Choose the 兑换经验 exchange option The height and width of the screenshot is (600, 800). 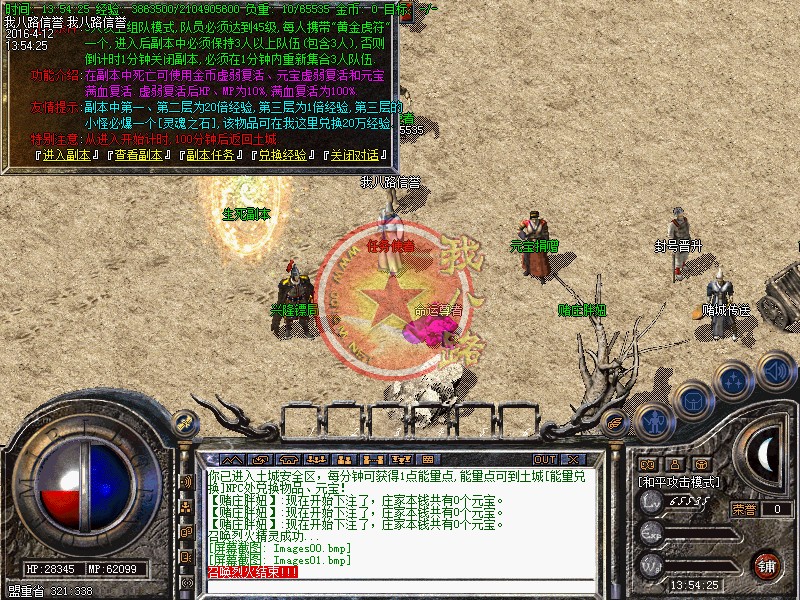pos(283,155)
